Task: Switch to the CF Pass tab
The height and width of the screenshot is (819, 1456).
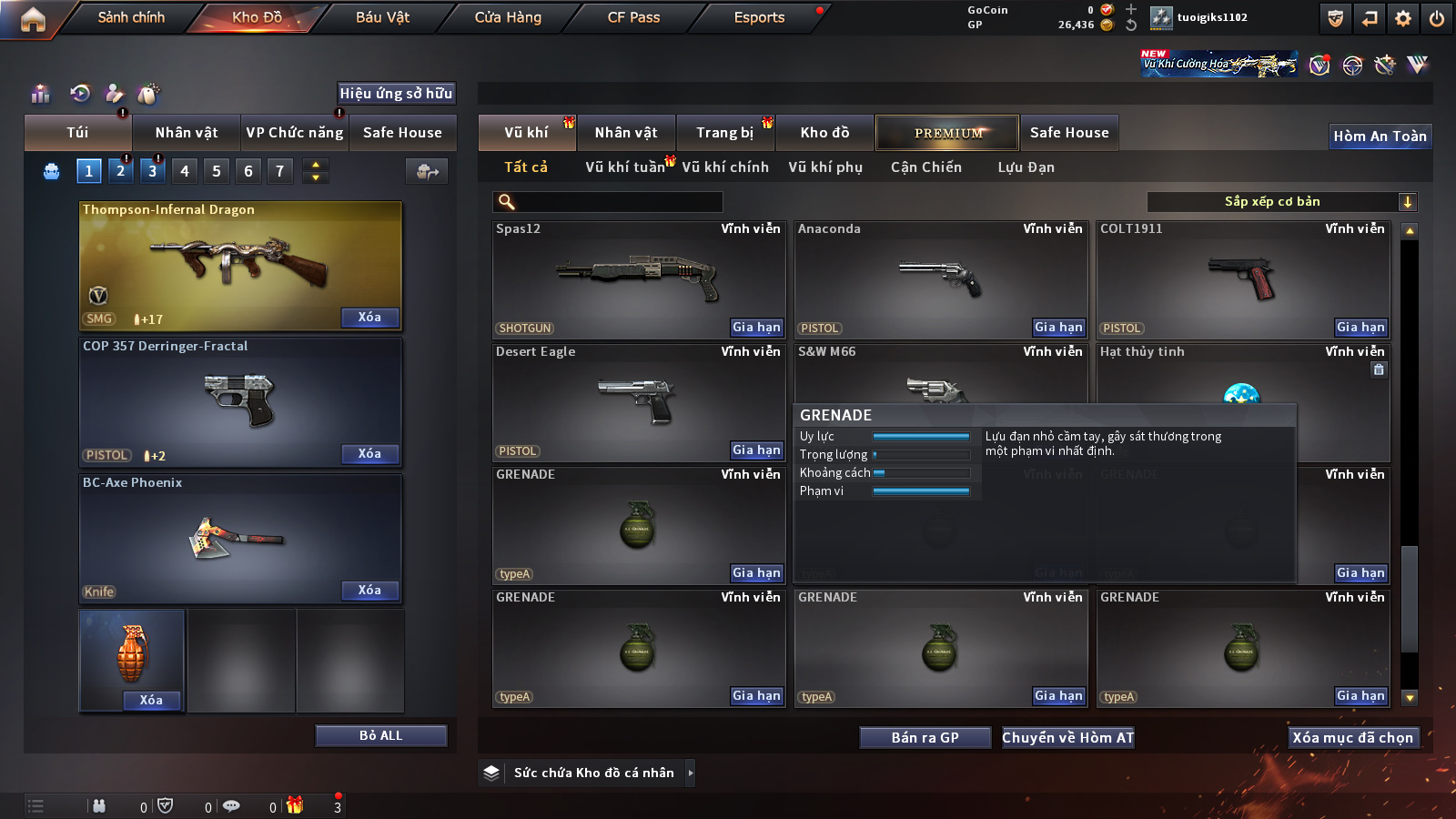Action: click(633, 17)
